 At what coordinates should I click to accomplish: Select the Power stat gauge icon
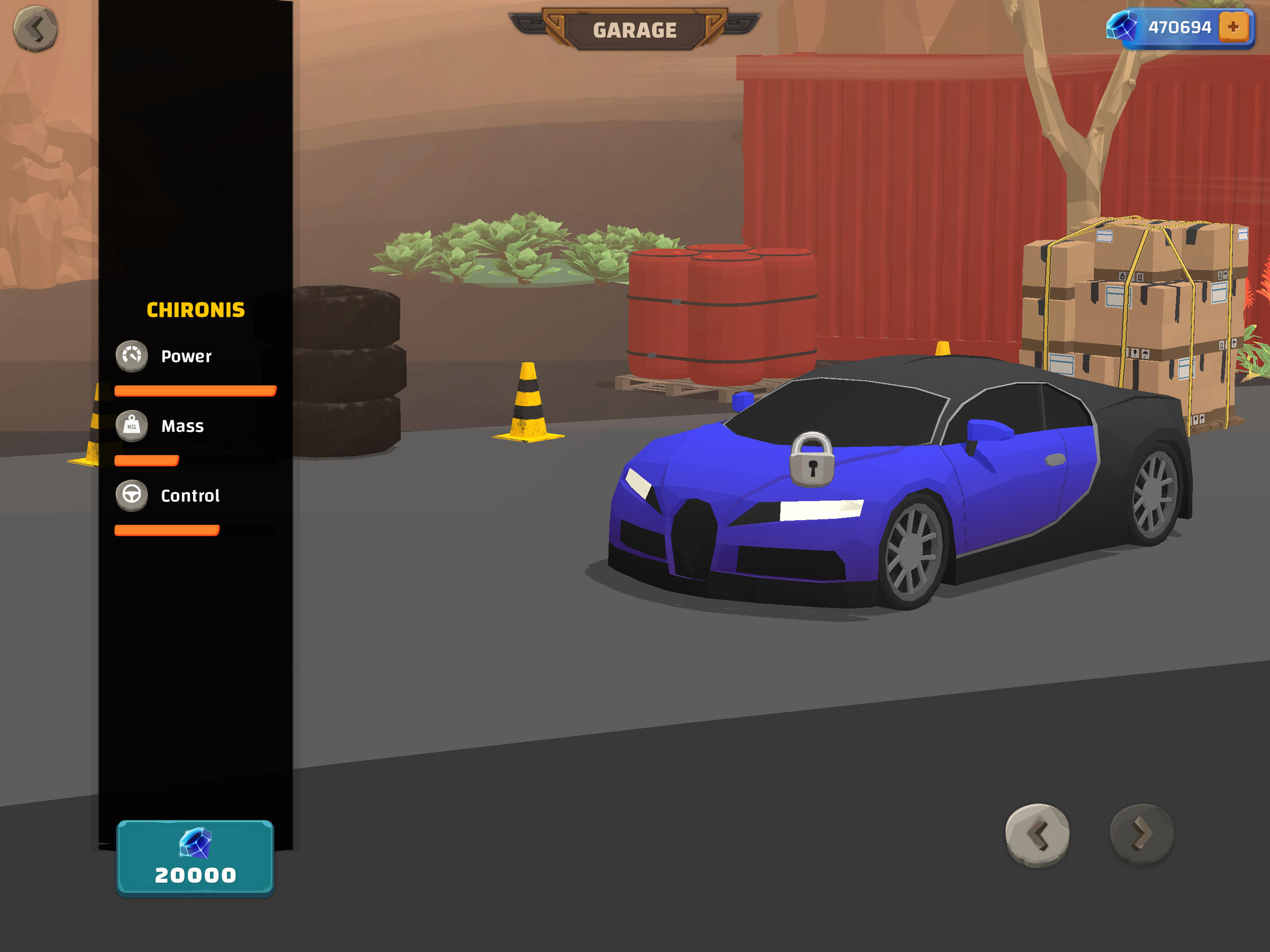click(x=132, y=356)
